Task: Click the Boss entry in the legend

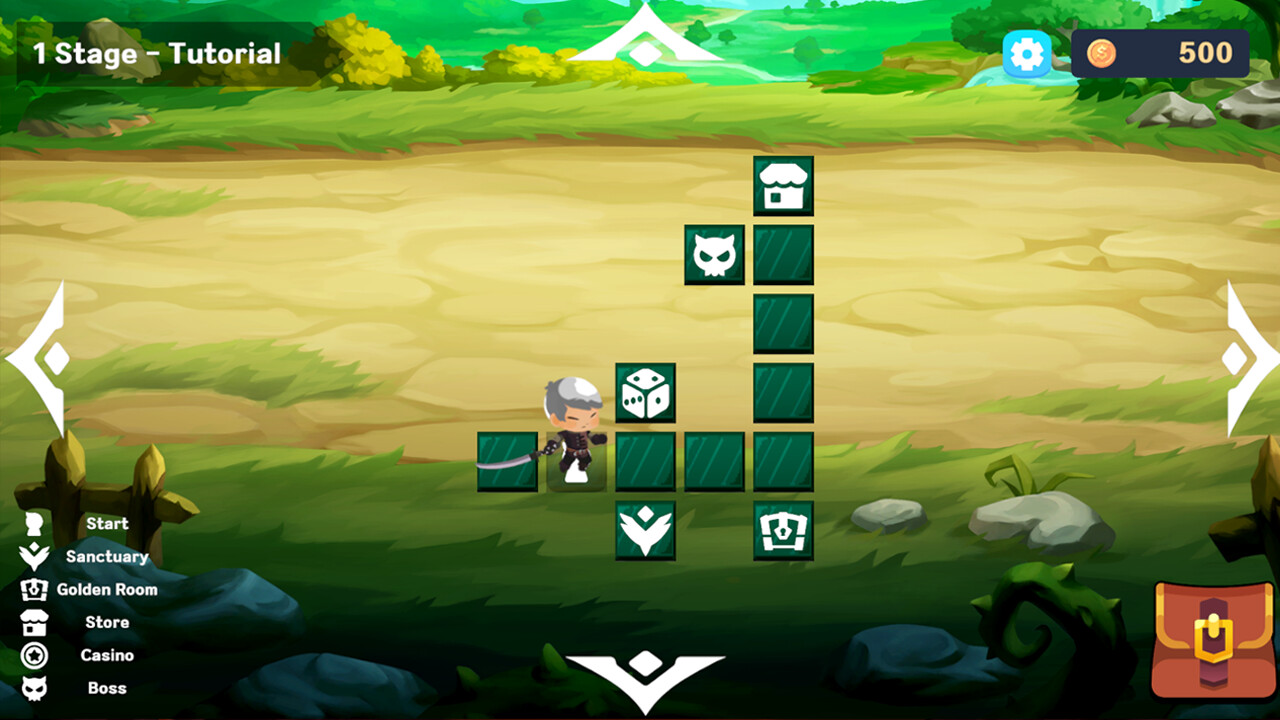Action: (108, 688)
